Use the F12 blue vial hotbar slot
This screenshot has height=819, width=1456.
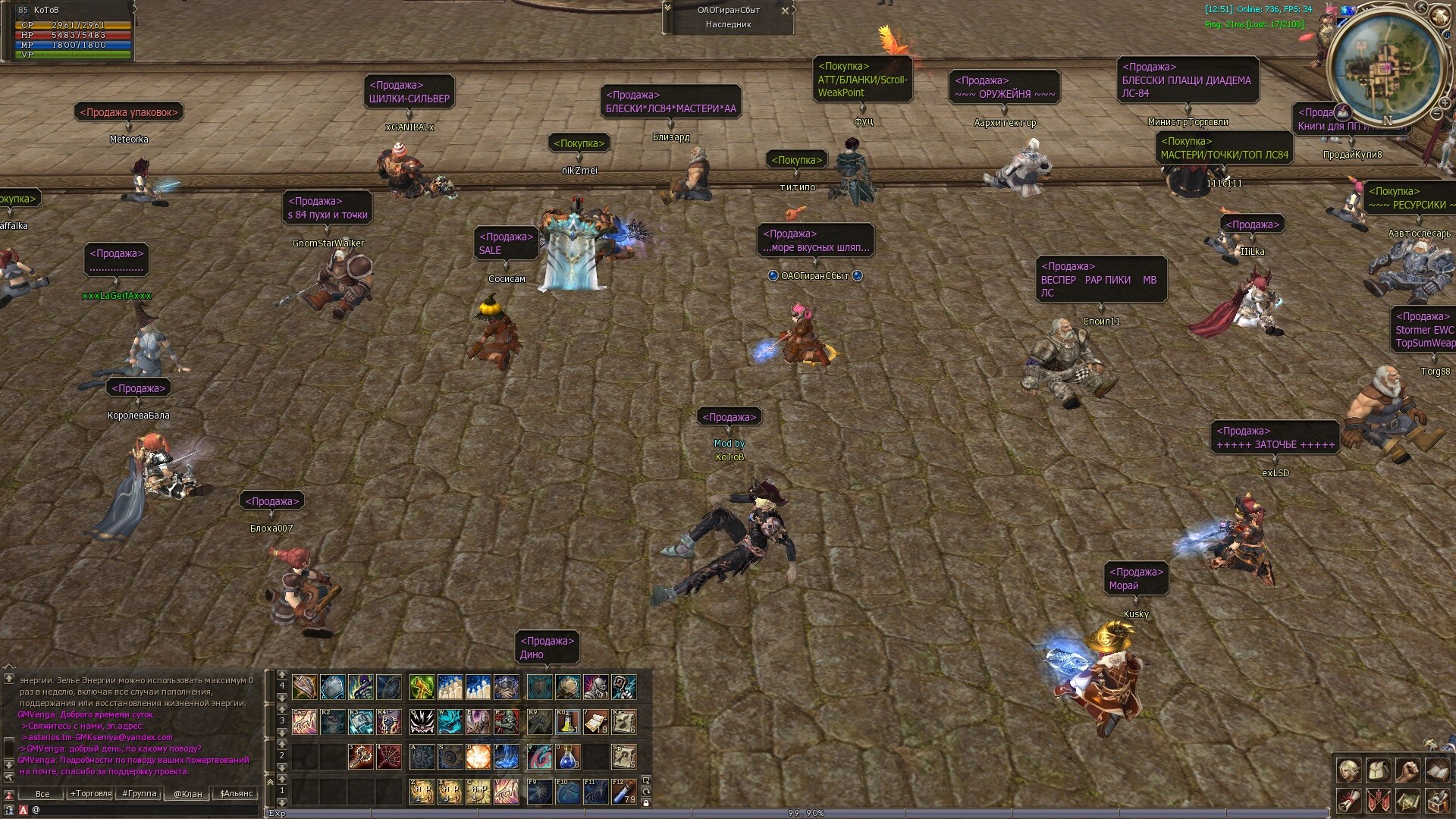click(623, 792)
